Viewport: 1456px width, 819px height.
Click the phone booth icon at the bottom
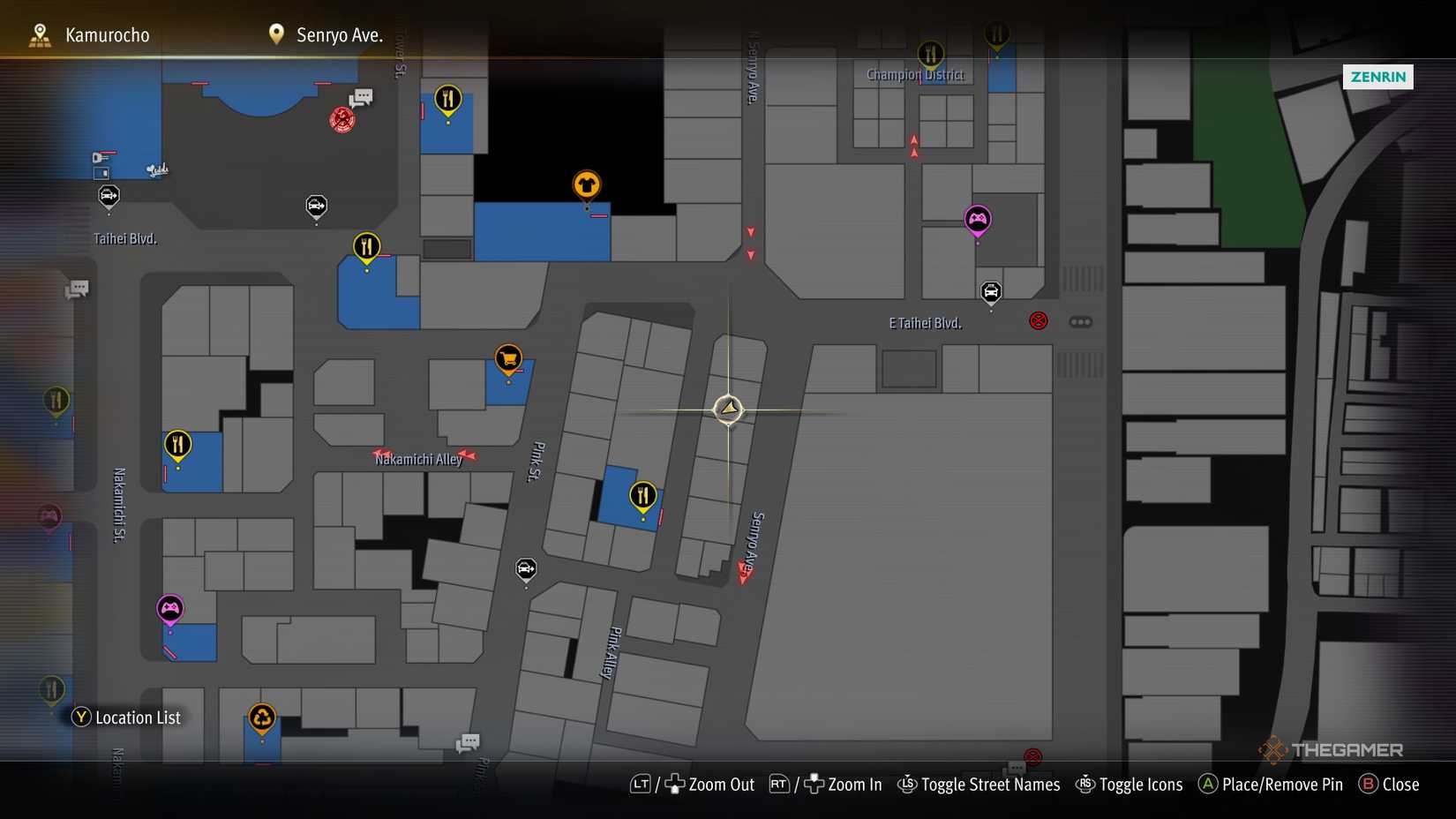click(468, 742)
